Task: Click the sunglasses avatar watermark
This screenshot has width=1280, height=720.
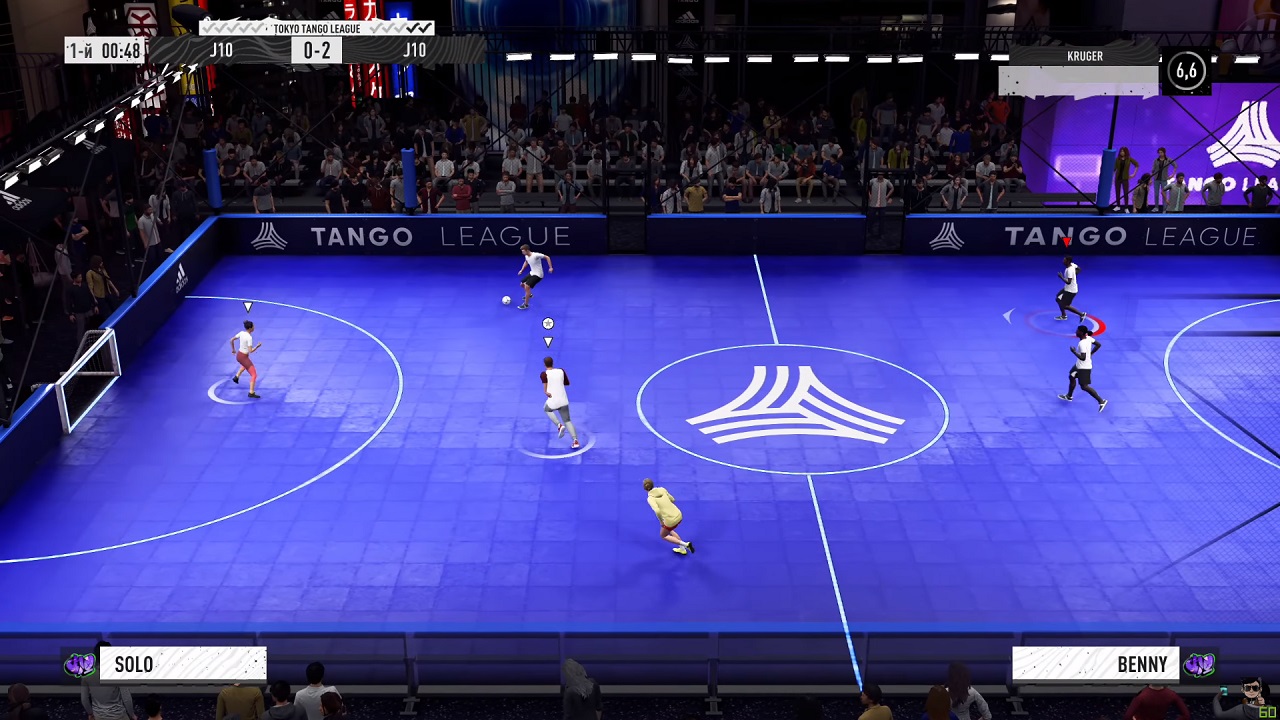Action: (1251, 691)
